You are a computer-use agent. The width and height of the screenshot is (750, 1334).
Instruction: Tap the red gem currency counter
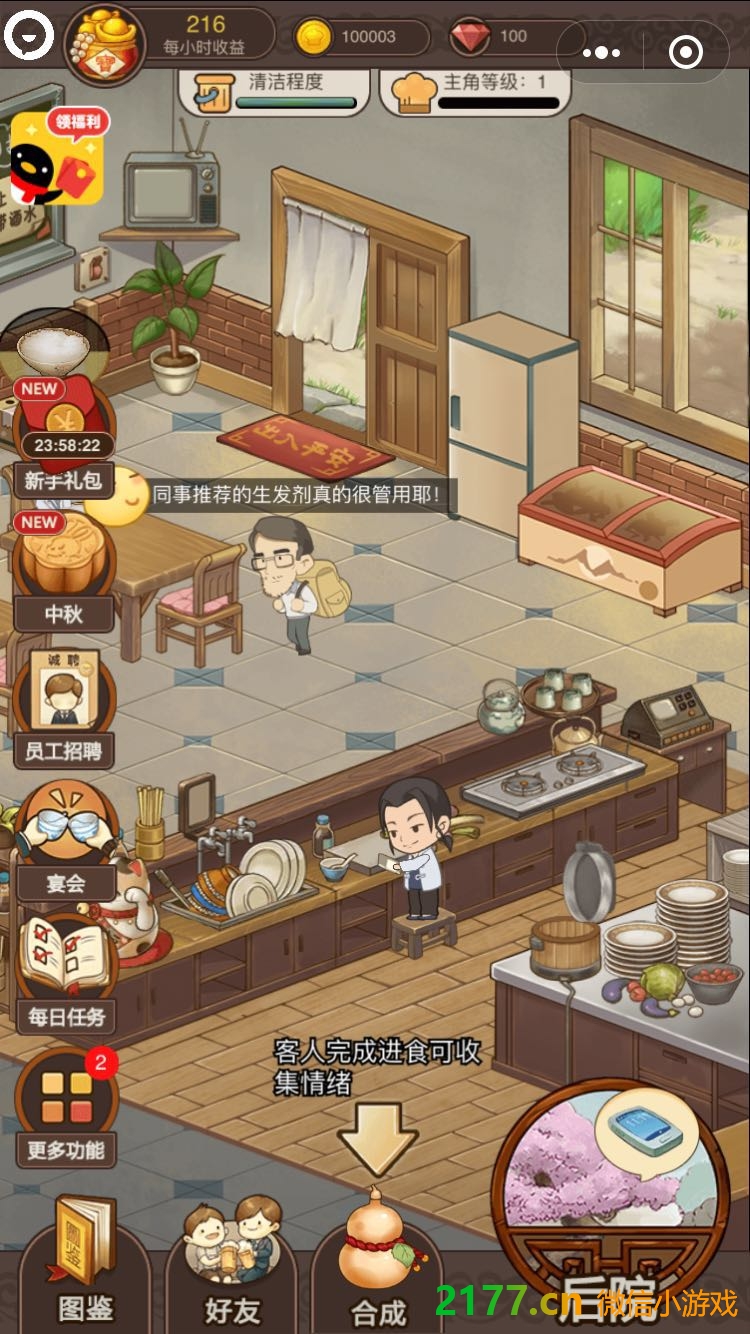[500, 37]
